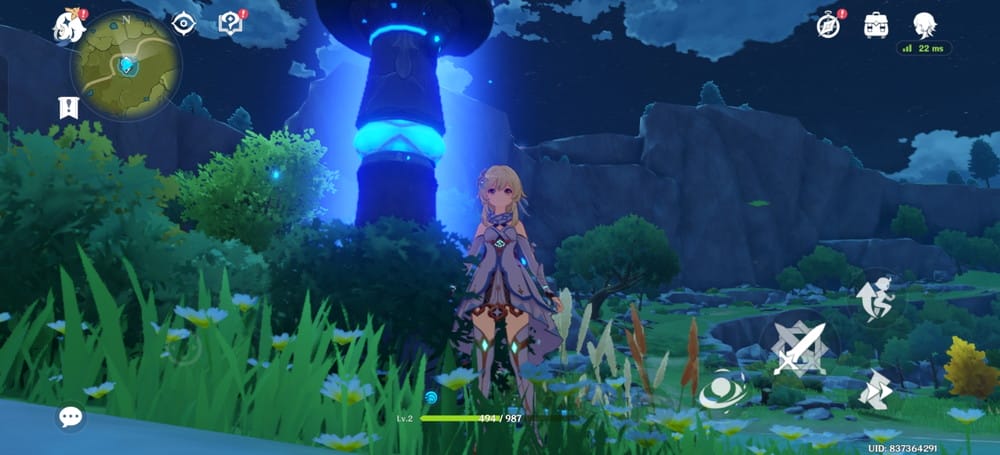Attack with the sword button
Viewport: 1000px width, 455px height.
pyautogui.click(x=800, y=346)
